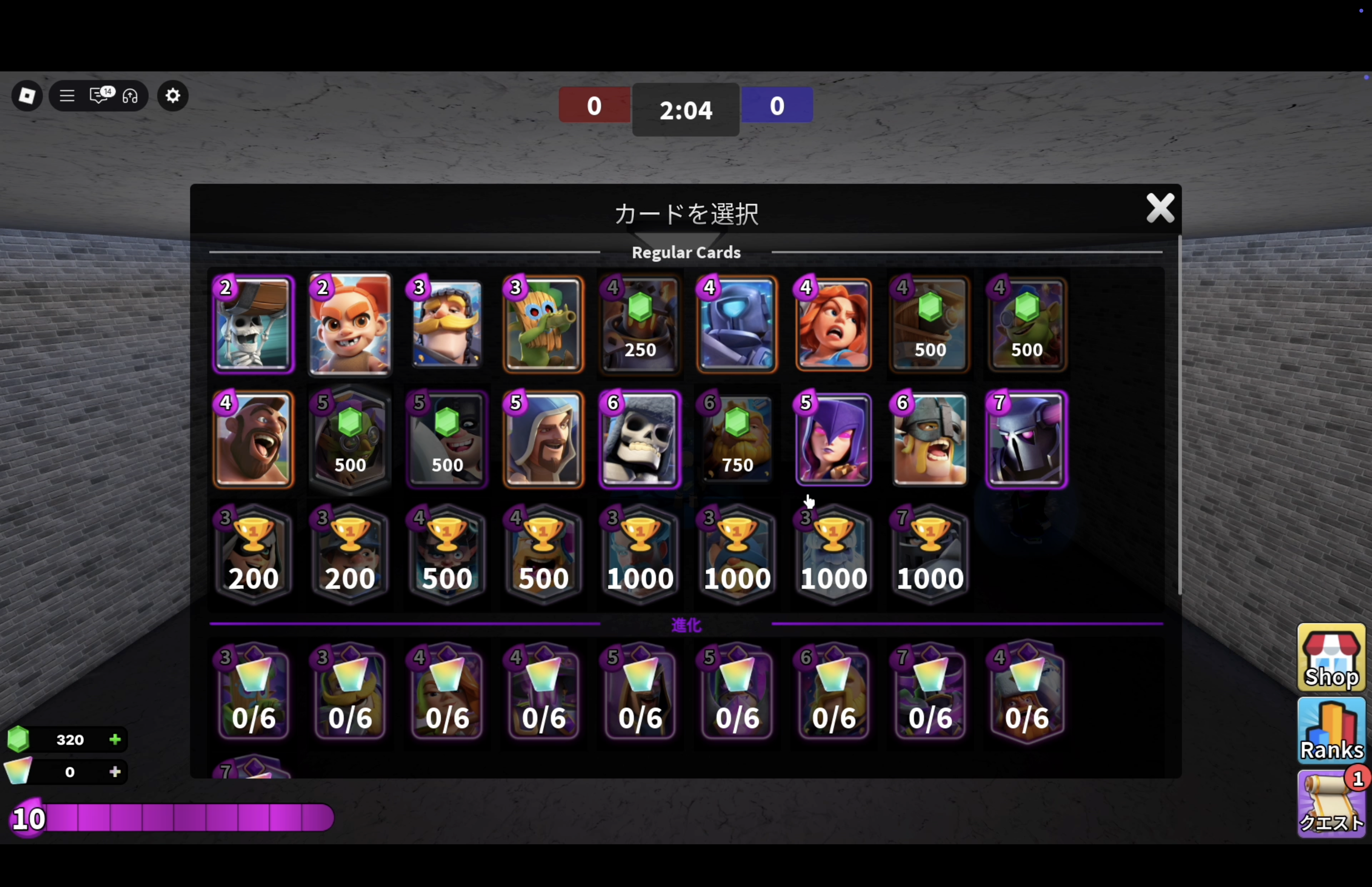Open the Roblox logo menu
The width and height of the screenshot is (1372, 887).
pyautogui.click(x=27, y=96)
